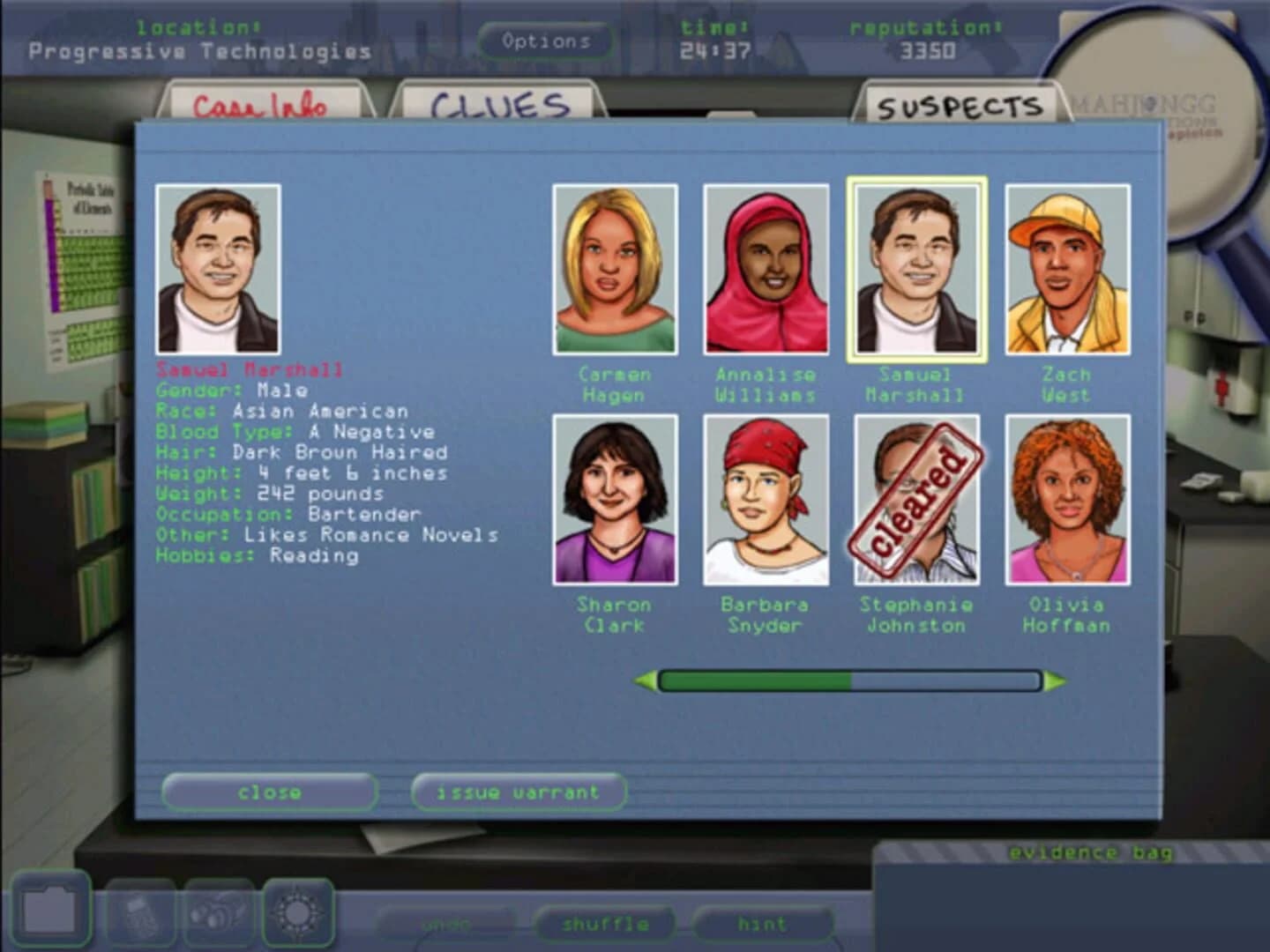
Task: Click the right green arrow for more suspects
Action: (1055, 680)
